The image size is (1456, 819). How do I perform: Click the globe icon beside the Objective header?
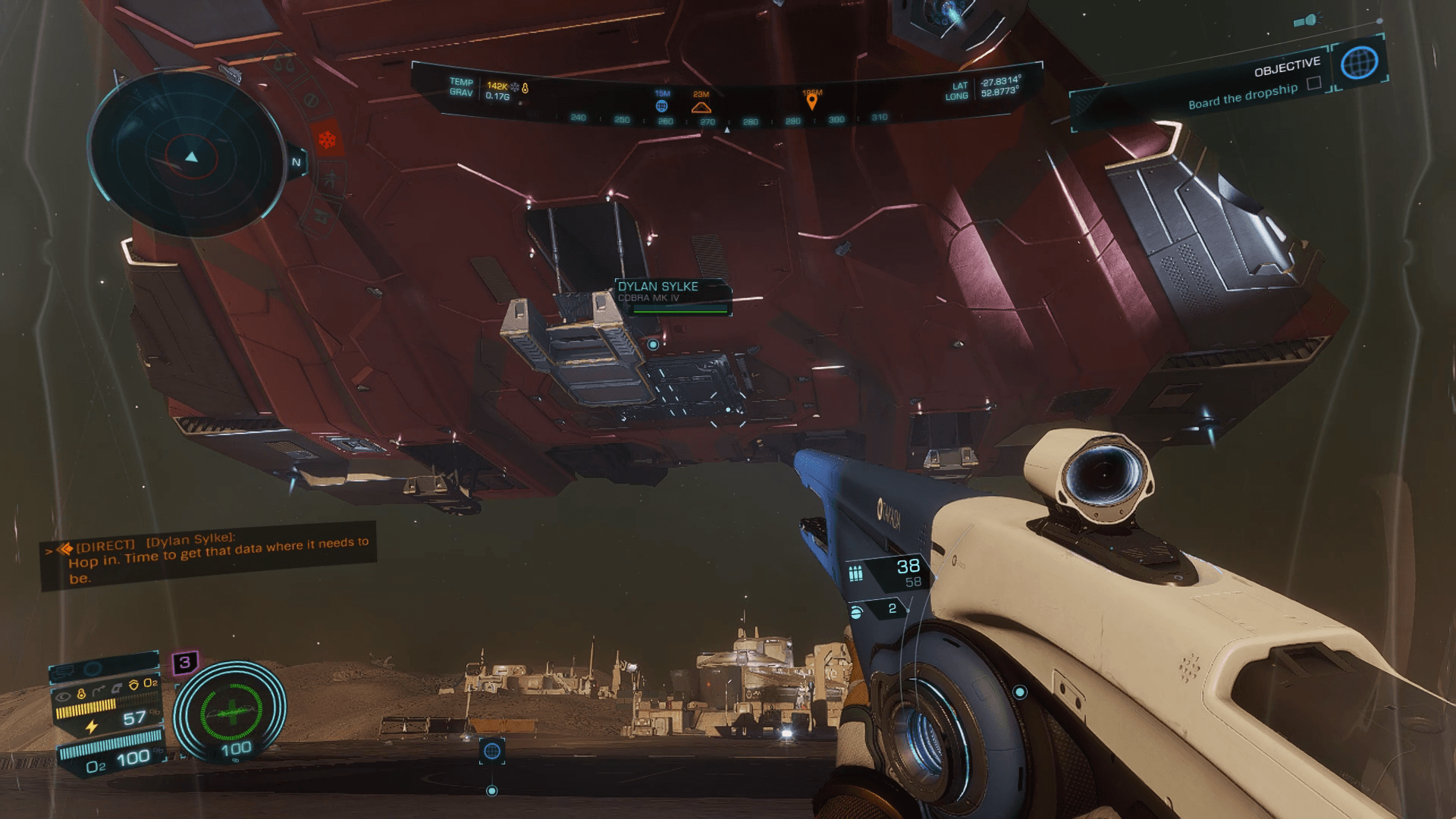pyautogui.click(x=1358, y=62)
